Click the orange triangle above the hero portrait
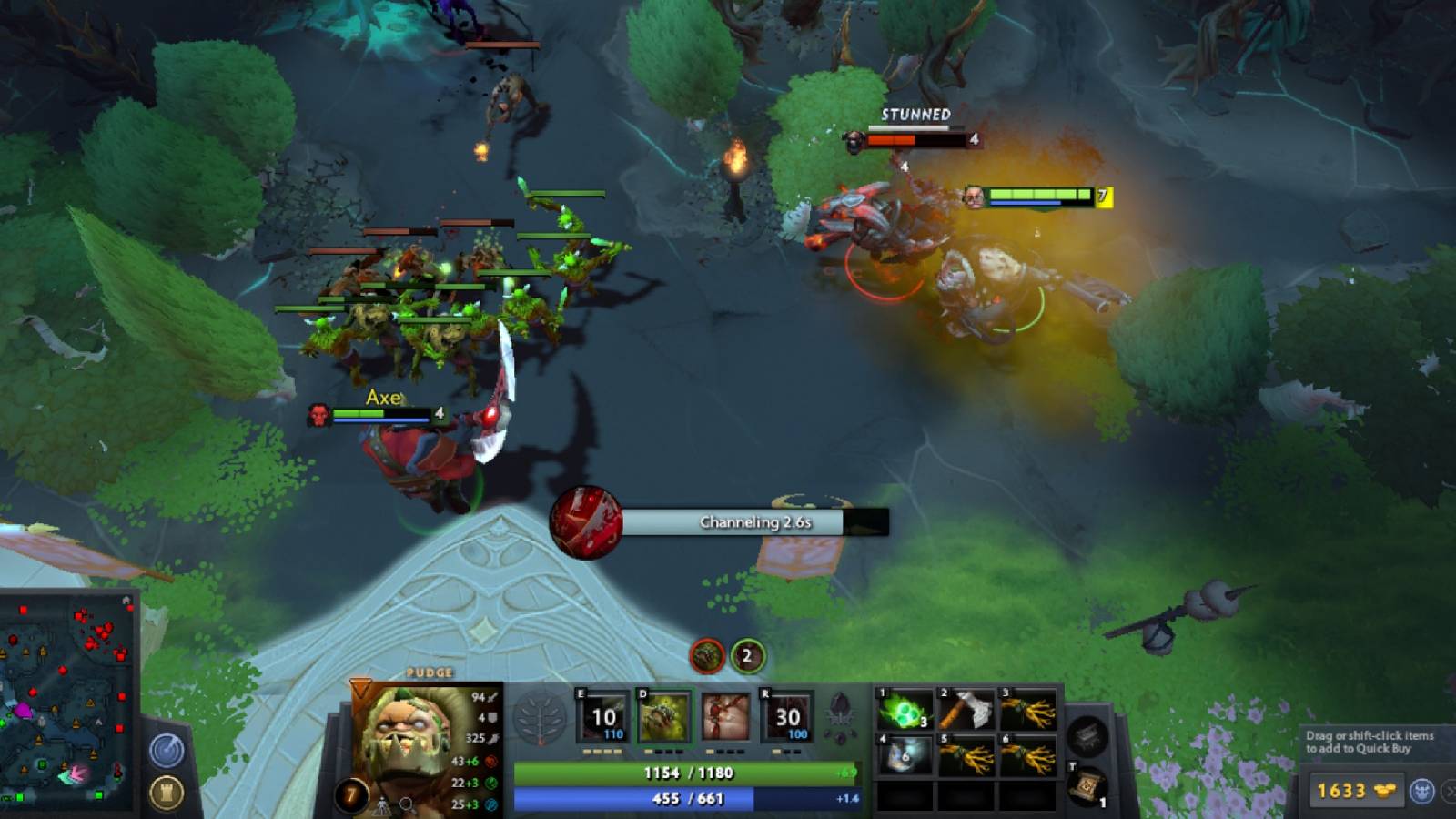The image size is (1456, 819). tap(360, 689)
